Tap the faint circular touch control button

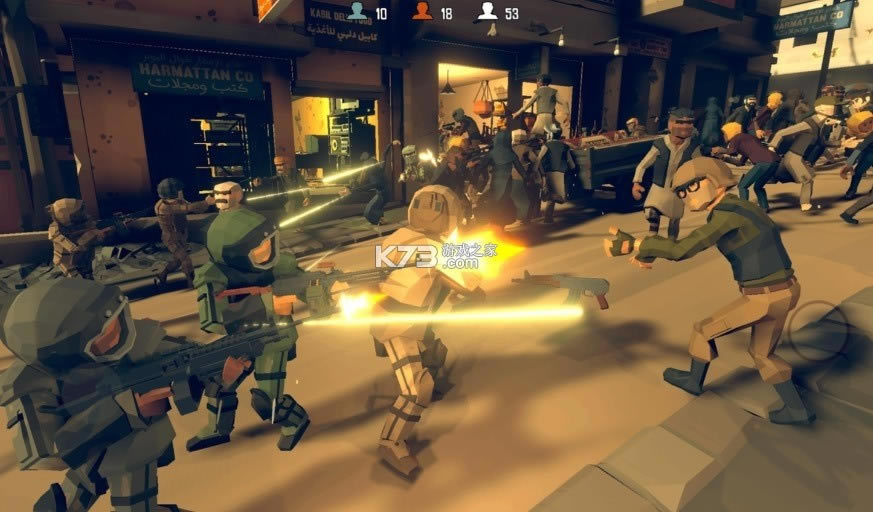tap(818, 331)
